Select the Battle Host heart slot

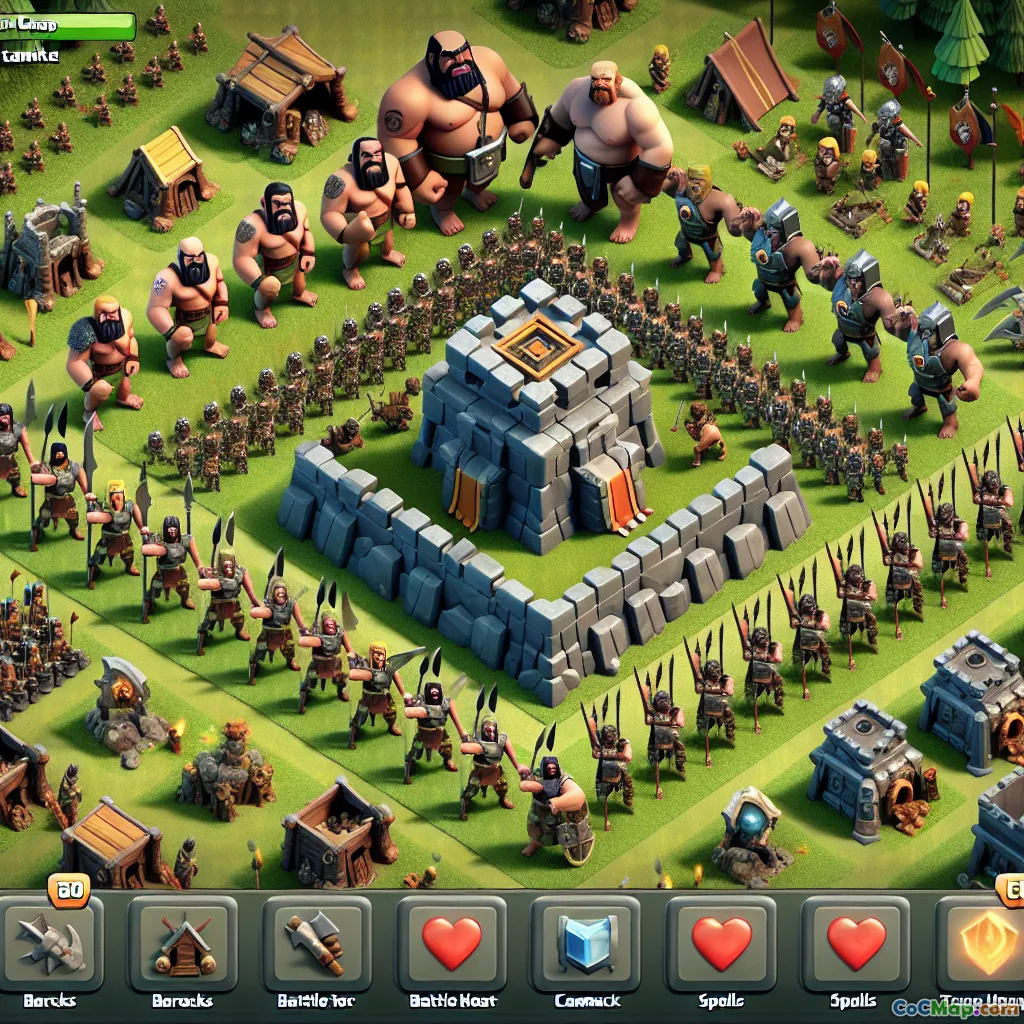pyautogui.click(x=451, y=944)
